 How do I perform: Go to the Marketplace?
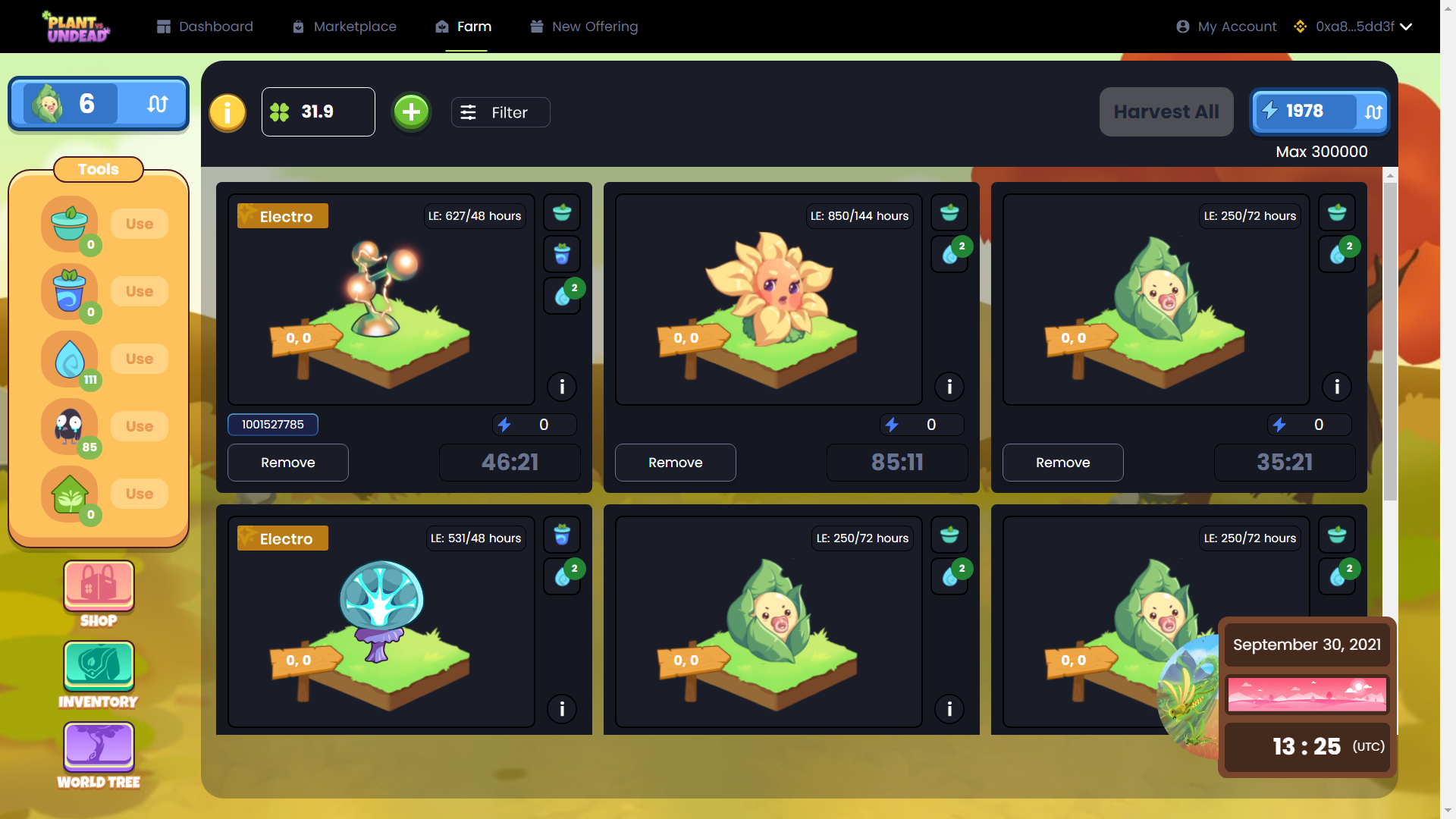coord(344,27)
